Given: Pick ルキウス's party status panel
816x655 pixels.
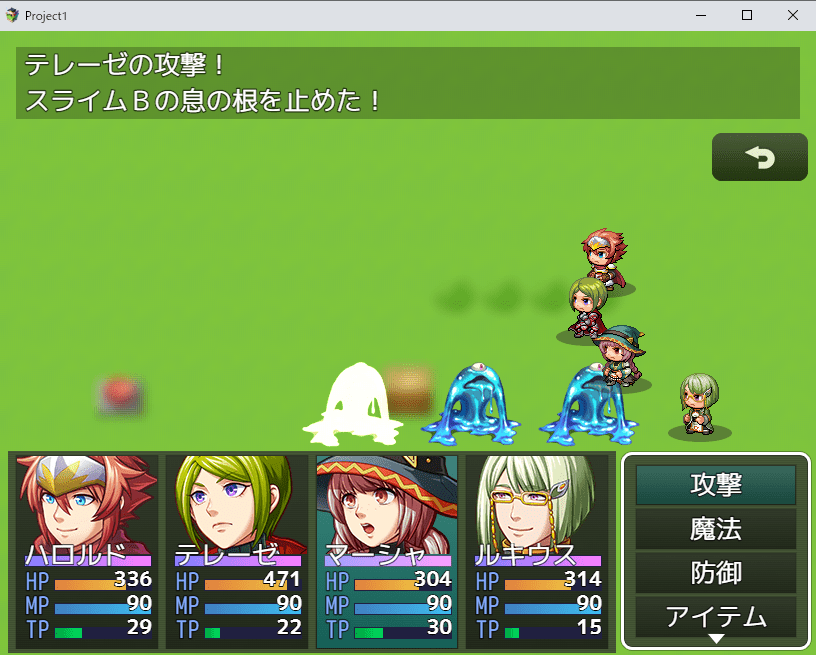Looking at the screenshot, I should (537, 552).
